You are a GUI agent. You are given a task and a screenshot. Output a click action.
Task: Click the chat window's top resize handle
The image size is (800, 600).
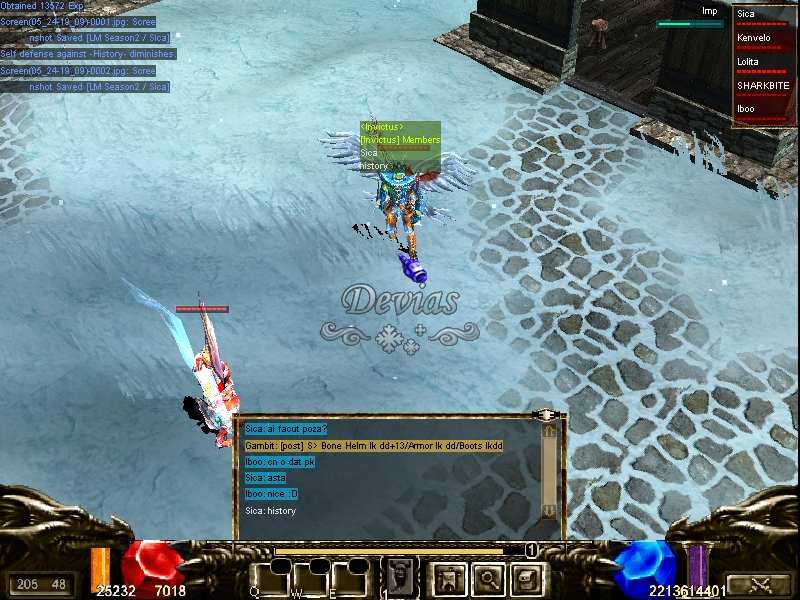coord(546,414)
